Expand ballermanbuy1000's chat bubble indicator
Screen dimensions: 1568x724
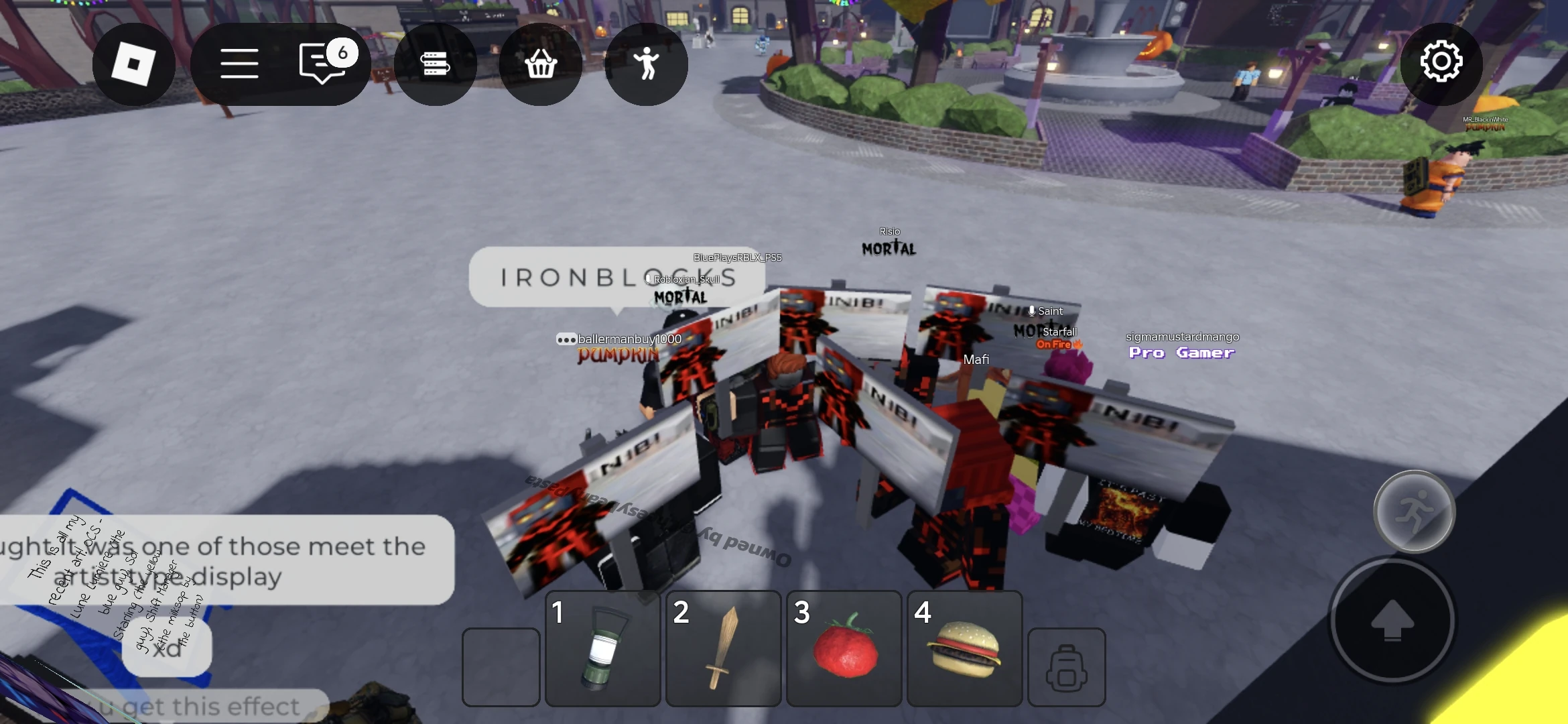point(565,339)
